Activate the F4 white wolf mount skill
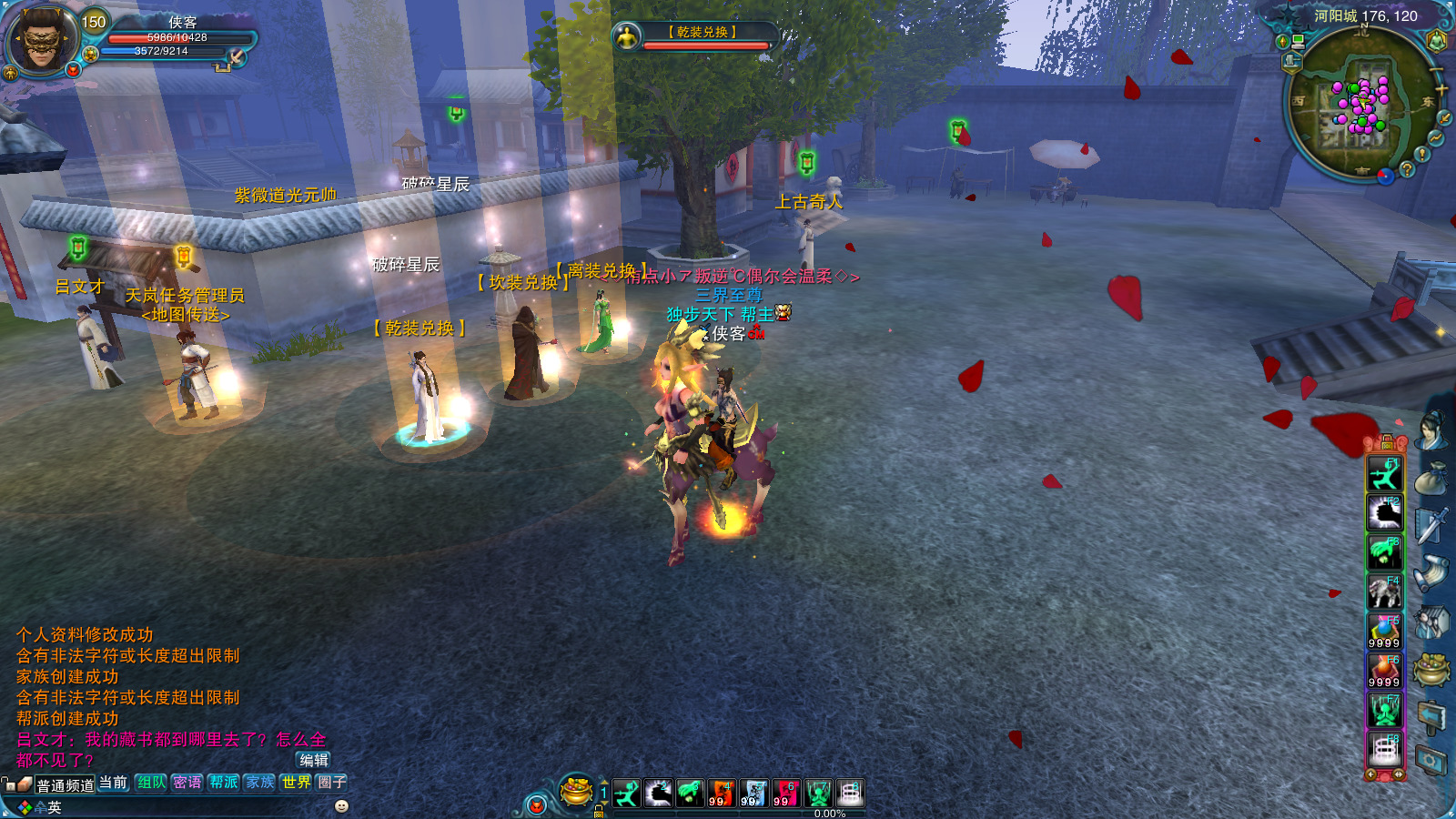This screenshot has width=1456, height=819. (x=1385, y=591)
